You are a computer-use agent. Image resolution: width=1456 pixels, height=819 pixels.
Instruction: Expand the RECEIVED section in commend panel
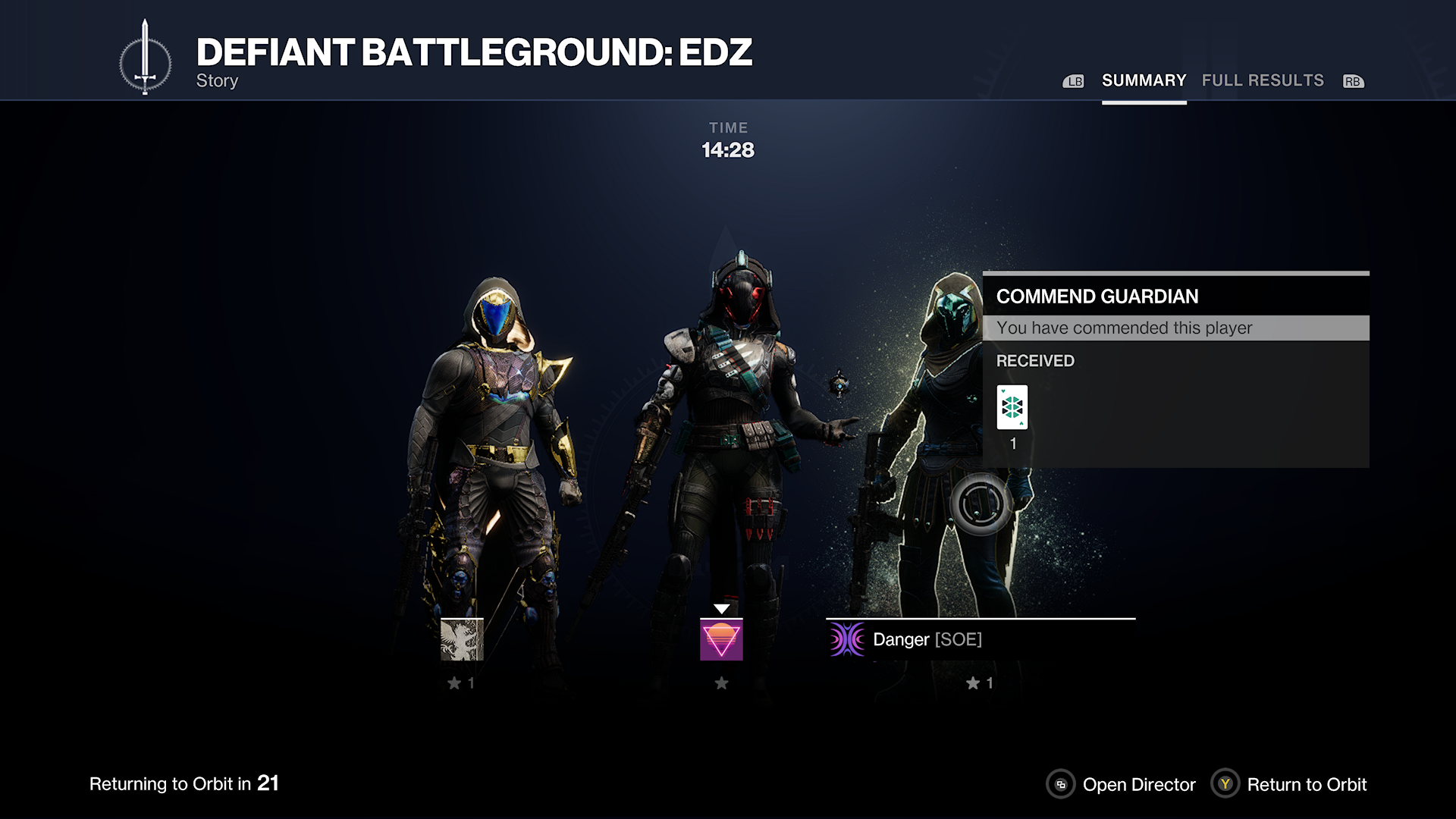(x=1034, y=361)
